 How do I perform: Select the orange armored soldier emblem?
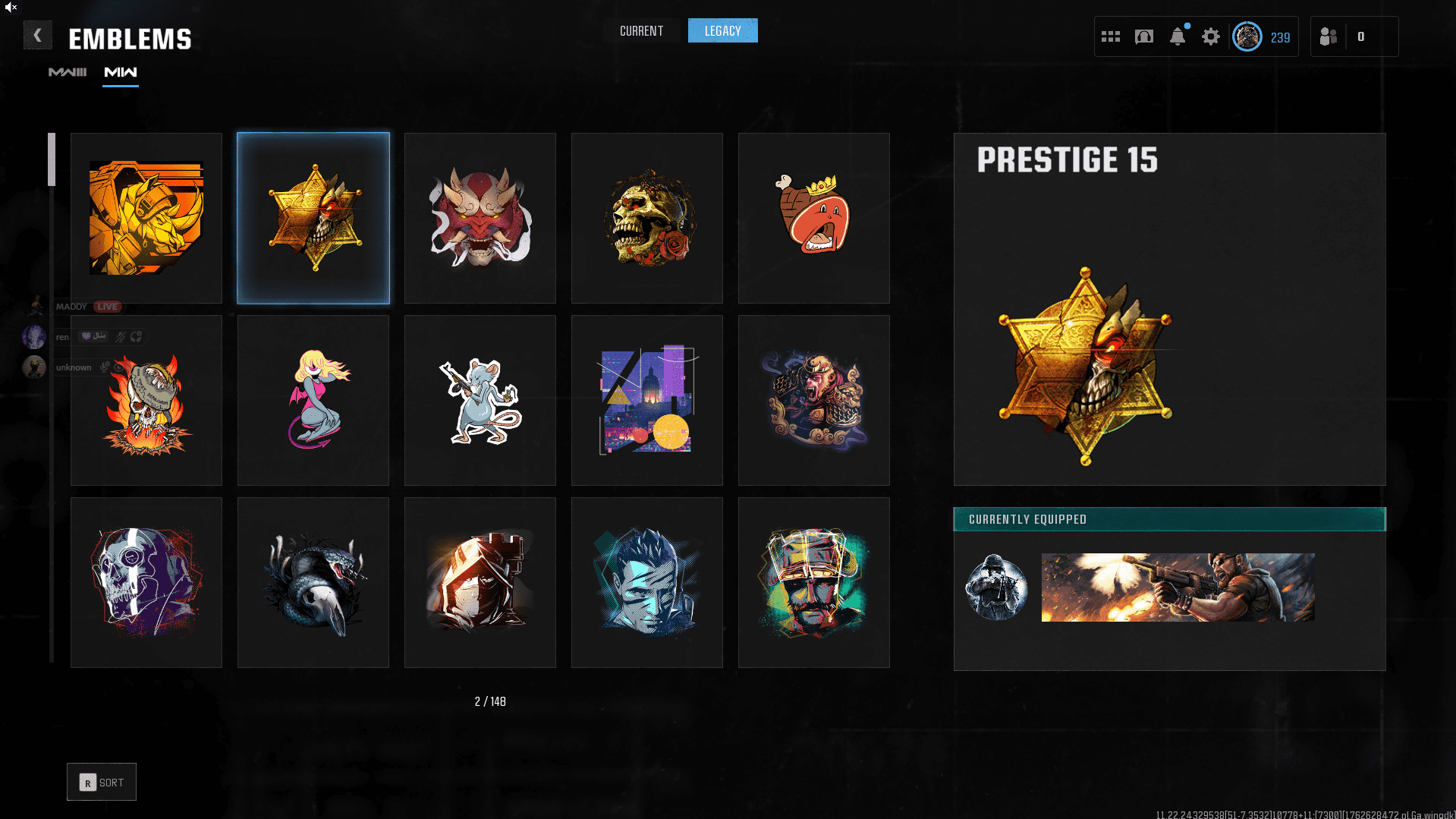click(x=146, y=219)
